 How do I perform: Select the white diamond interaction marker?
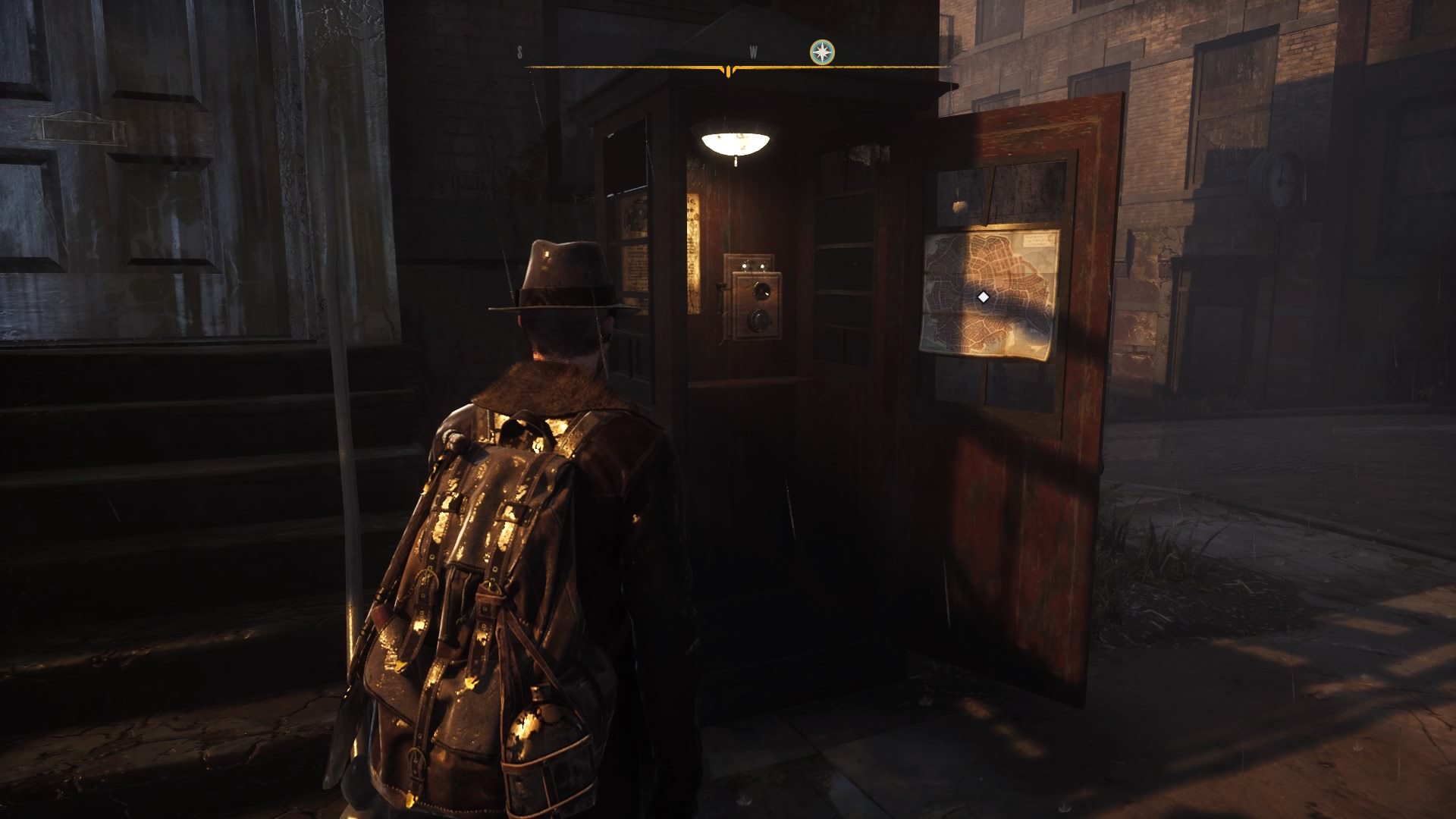tap(984, 297)
